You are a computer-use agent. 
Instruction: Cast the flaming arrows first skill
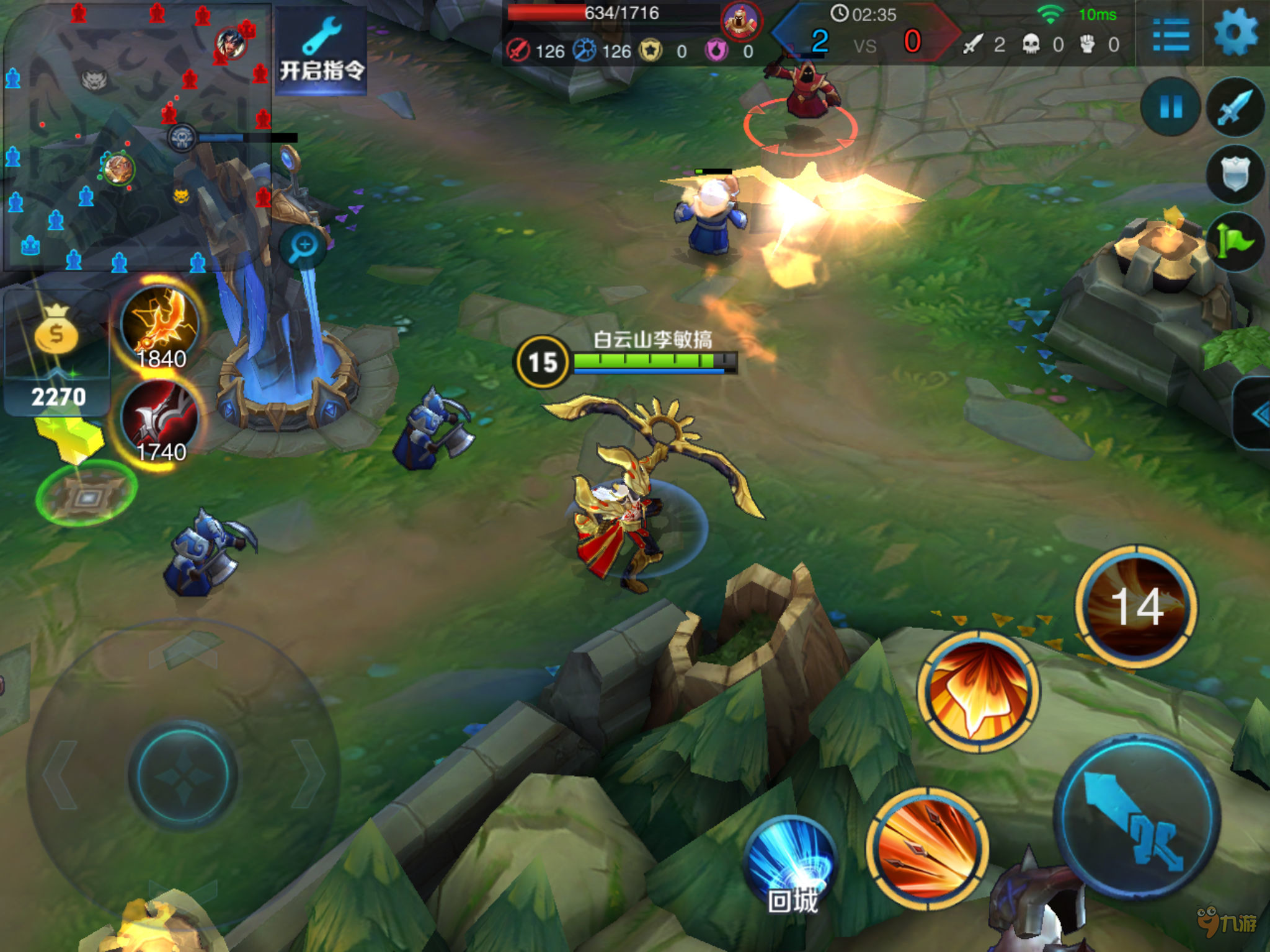pos(927,848)
